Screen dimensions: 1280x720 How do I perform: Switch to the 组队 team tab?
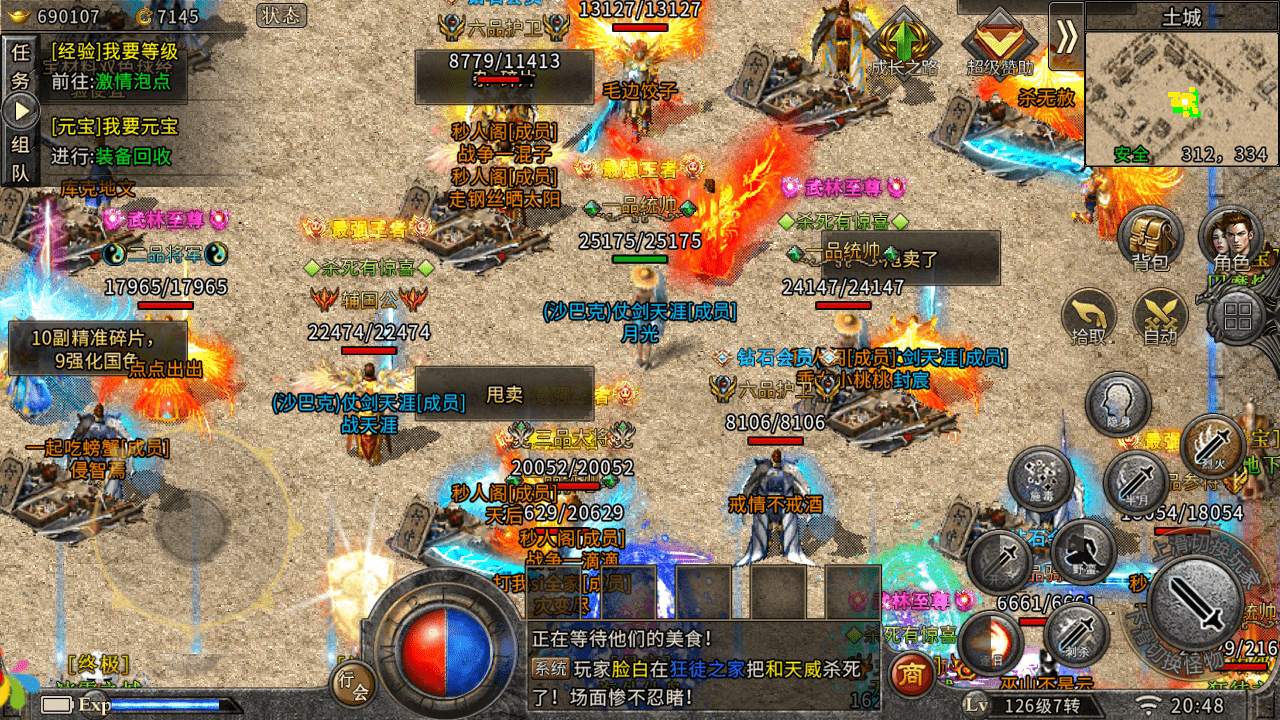[x=20, y=158]
